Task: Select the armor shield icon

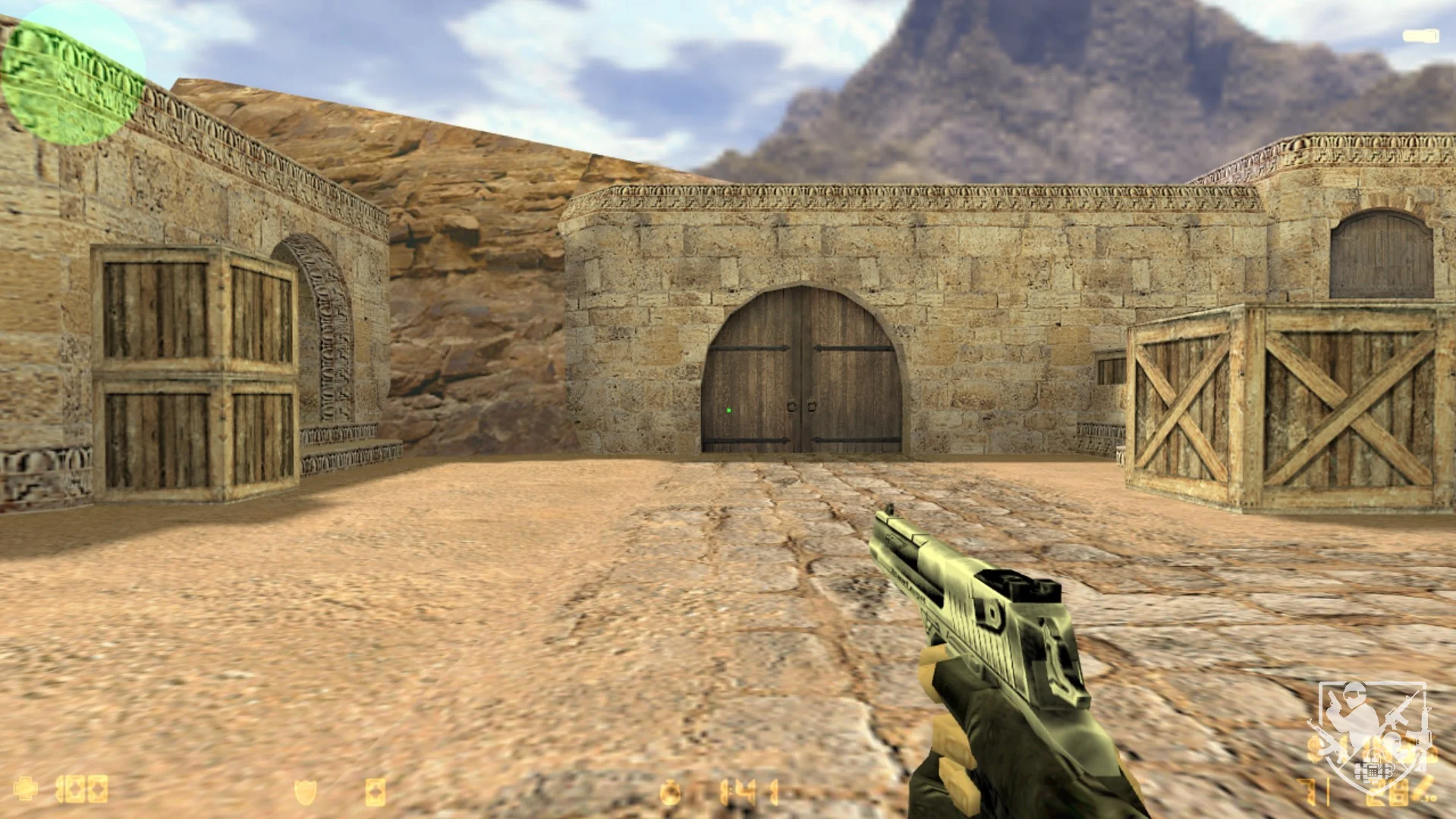Action: pos(306,792)
